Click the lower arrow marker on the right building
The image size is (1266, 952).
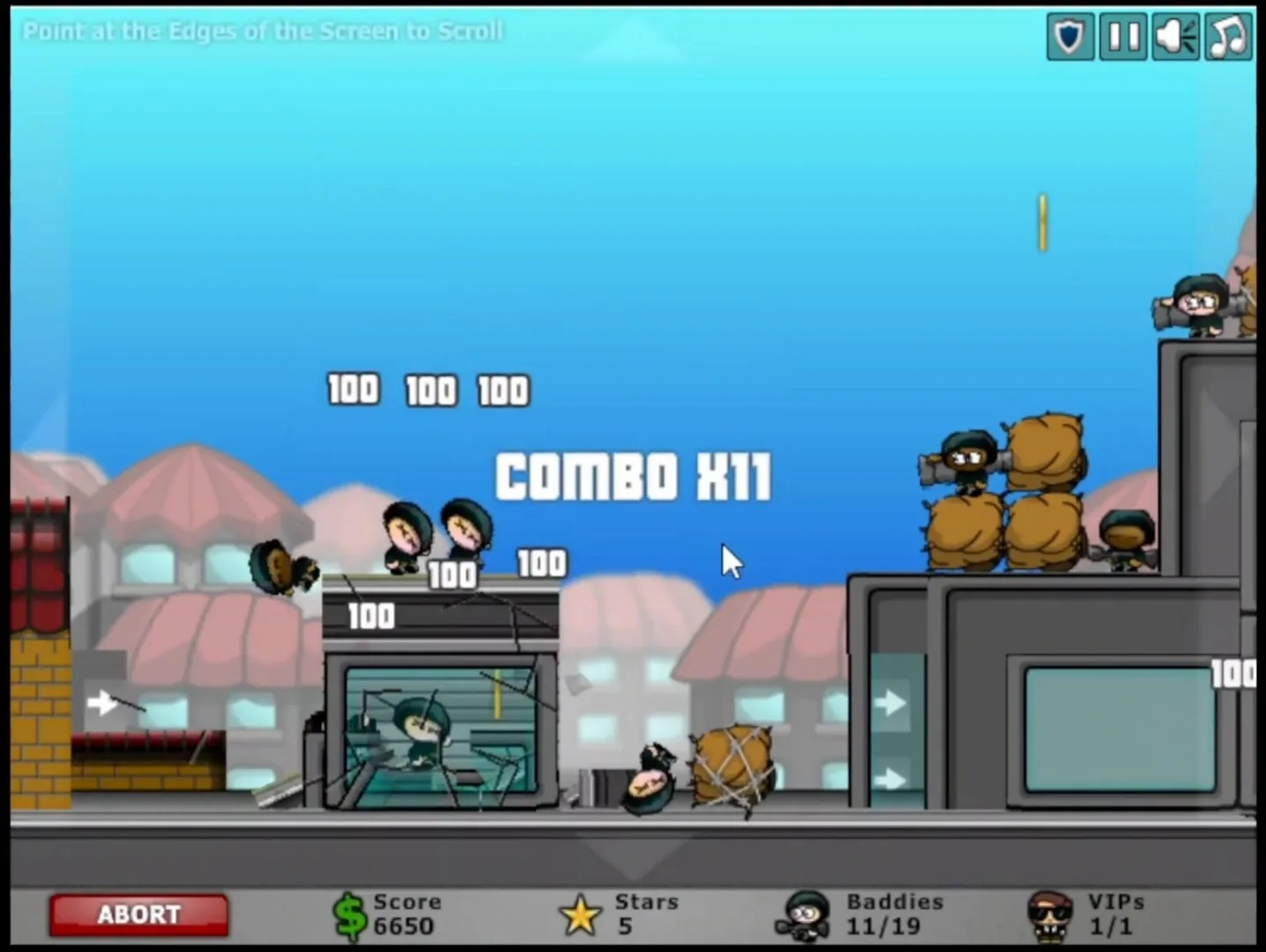click(890, 779)
